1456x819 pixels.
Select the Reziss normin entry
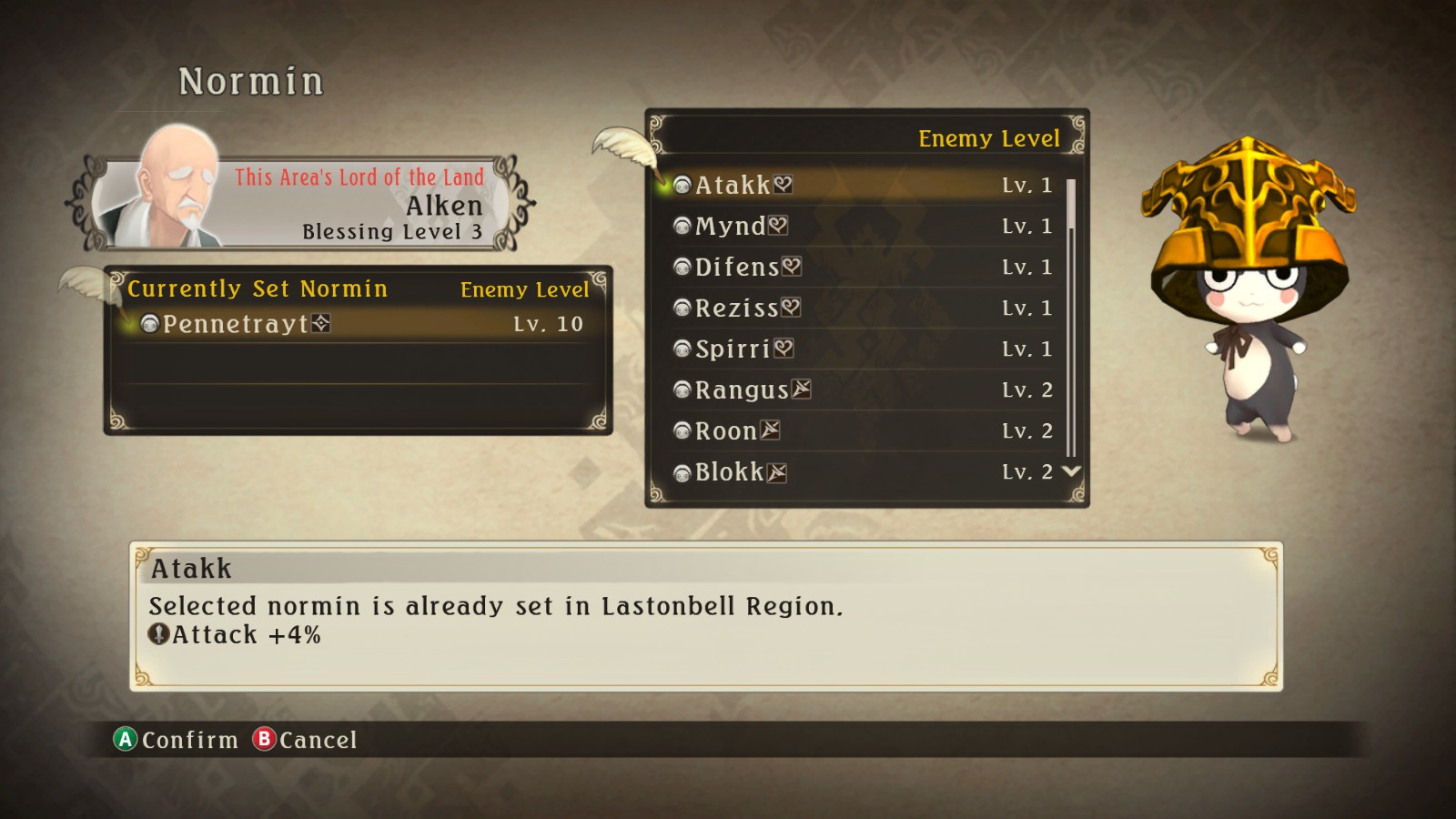click(x=739, y=308)
